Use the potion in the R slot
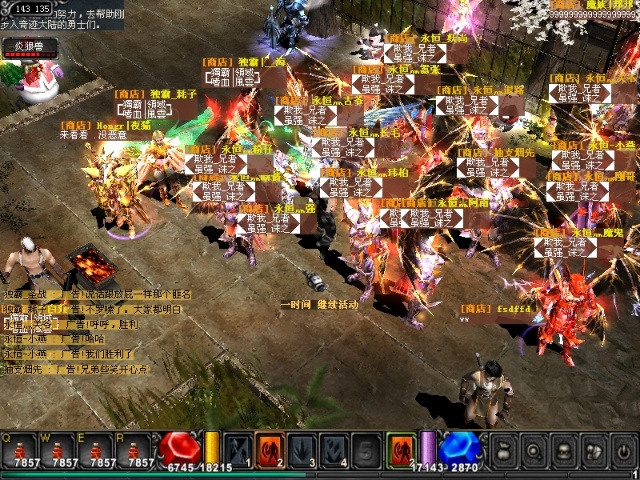This screenshot has height=480, width=640. point(135,449)
